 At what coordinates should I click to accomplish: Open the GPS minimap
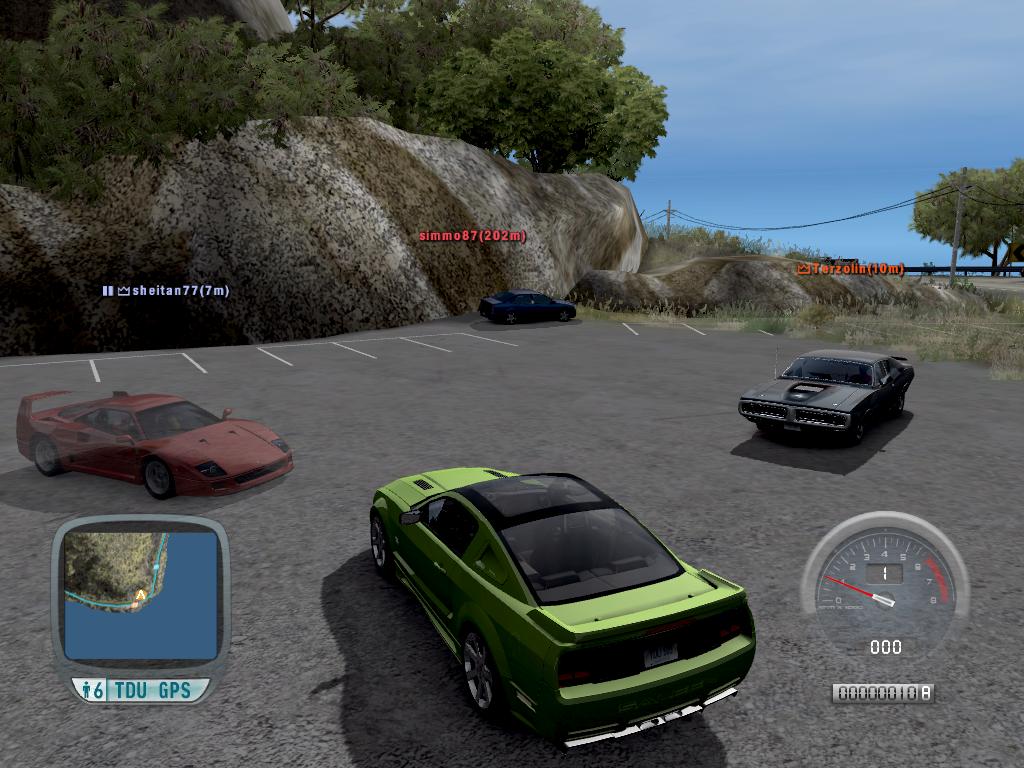tap(140, 595)
